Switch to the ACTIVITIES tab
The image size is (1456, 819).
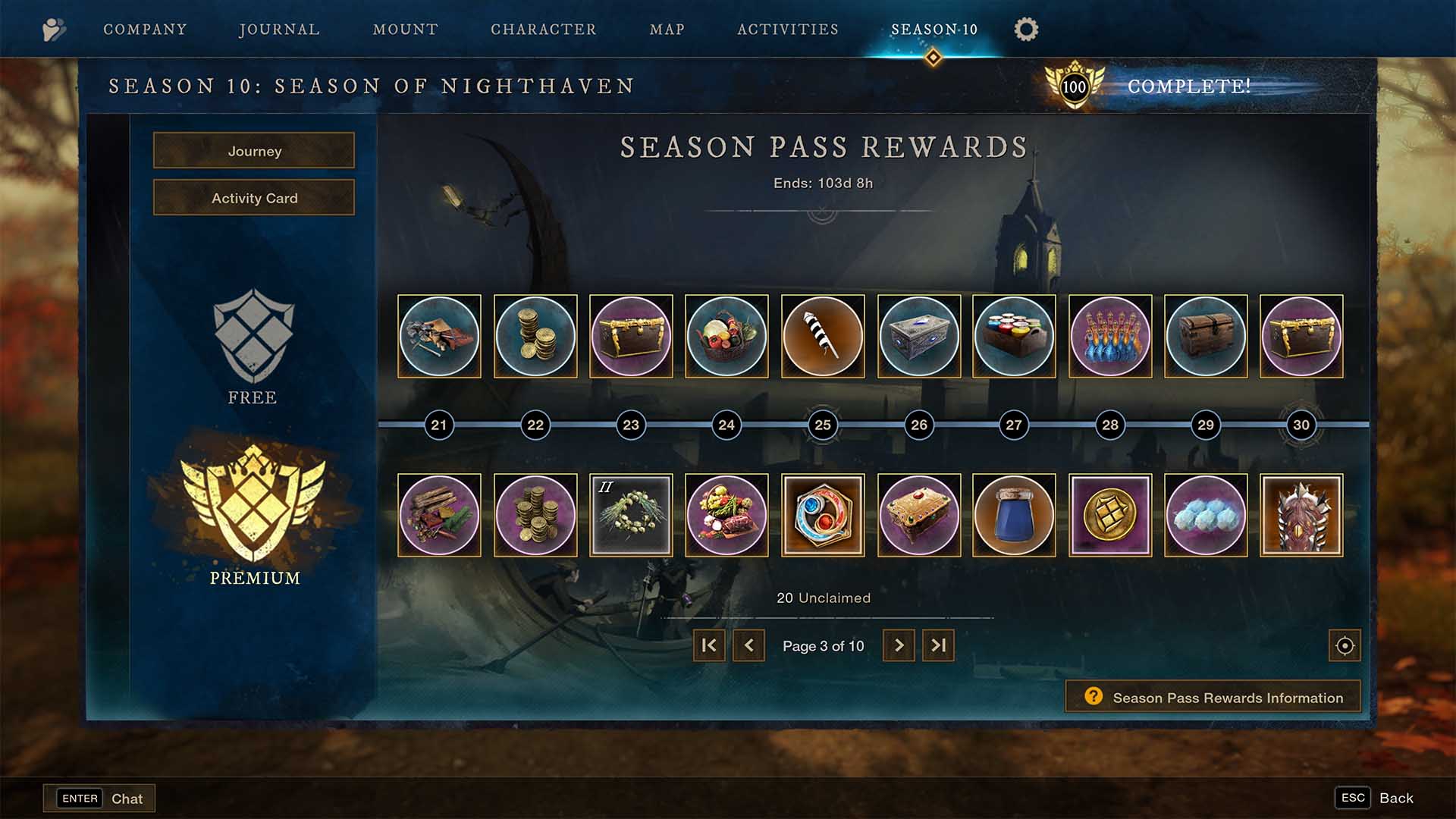tap(787, 30)
